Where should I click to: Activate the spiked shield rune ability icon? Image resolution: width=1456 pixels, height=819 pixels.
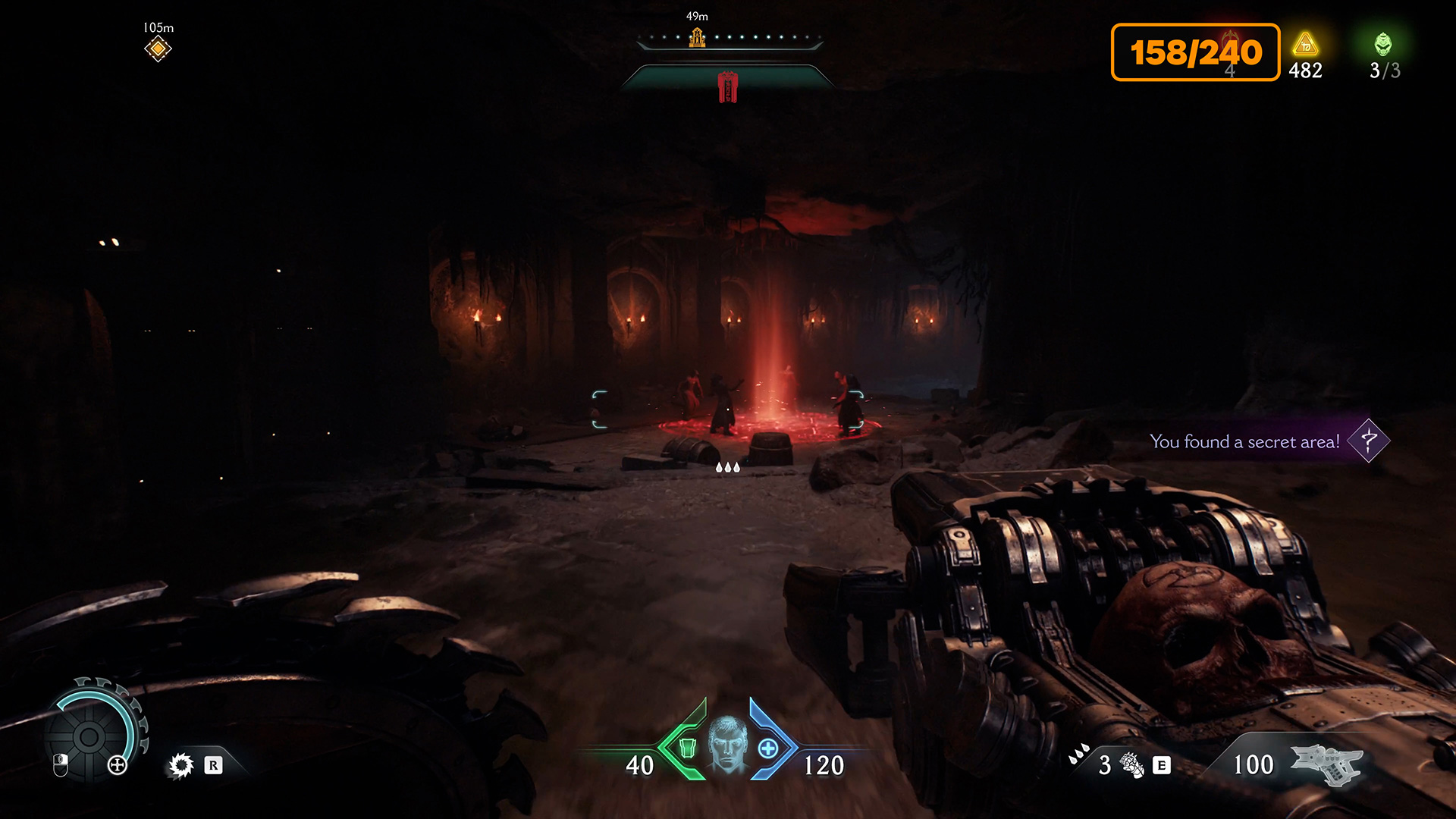click(181, 765)
